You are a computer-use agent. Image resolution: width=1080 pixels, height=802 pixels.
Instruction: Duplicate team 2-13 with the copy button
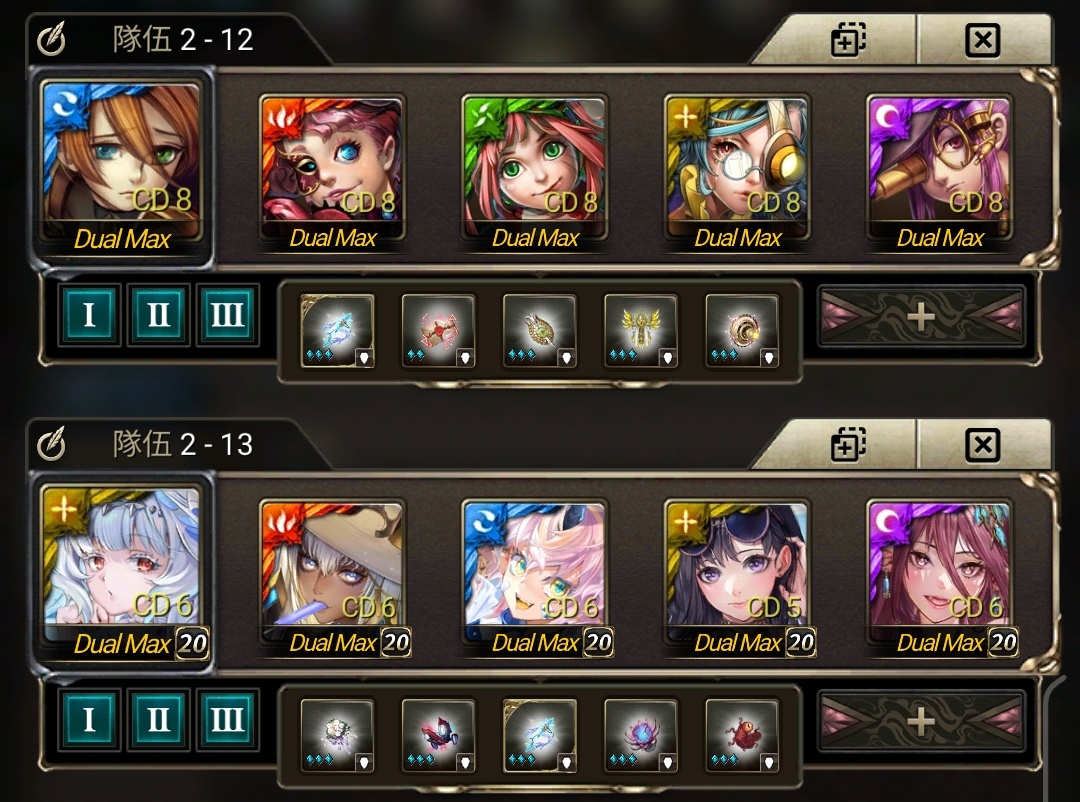[x=848, y=444]
